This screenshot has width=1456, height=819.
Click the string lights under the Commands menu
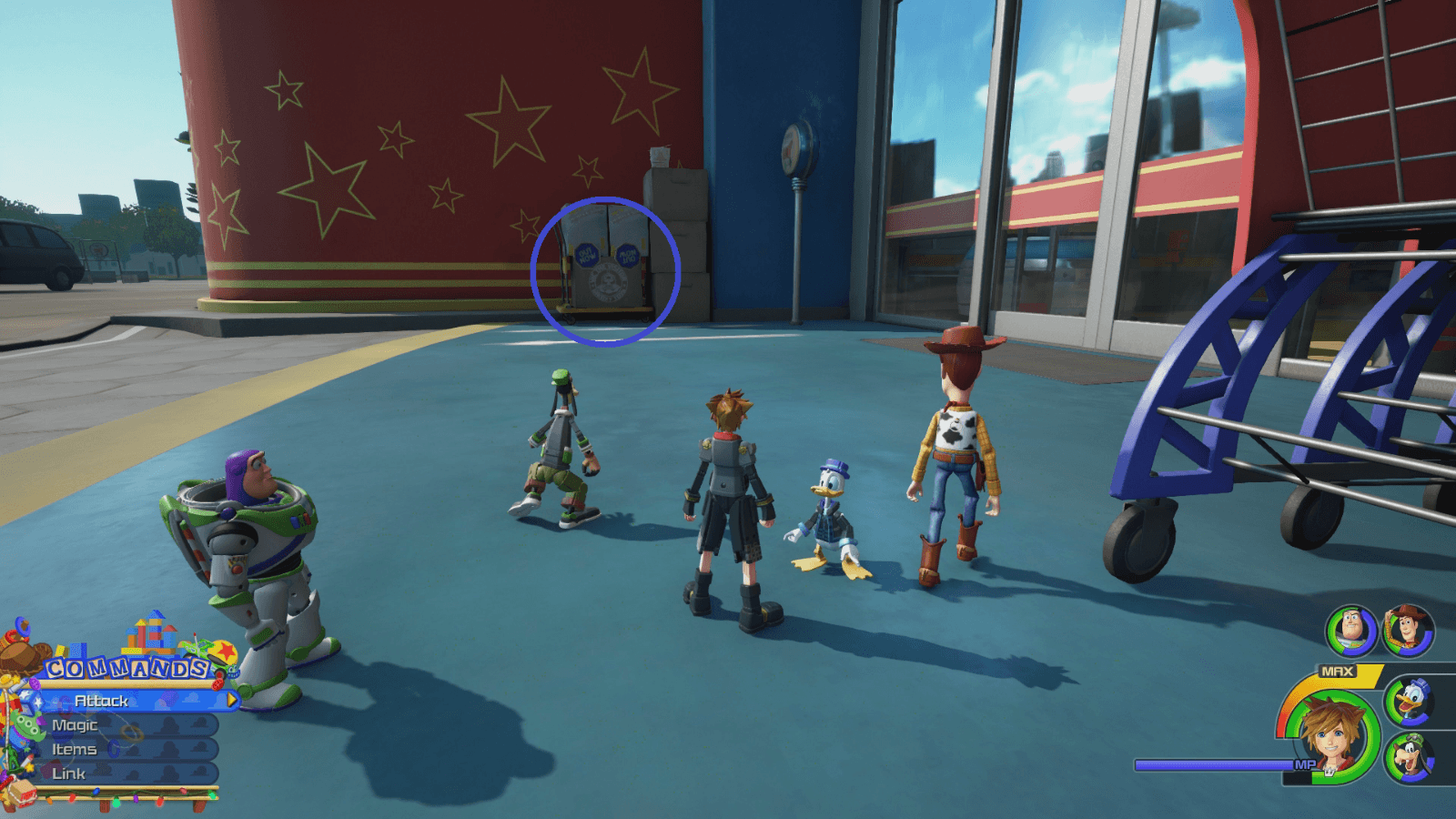(118, 794)
